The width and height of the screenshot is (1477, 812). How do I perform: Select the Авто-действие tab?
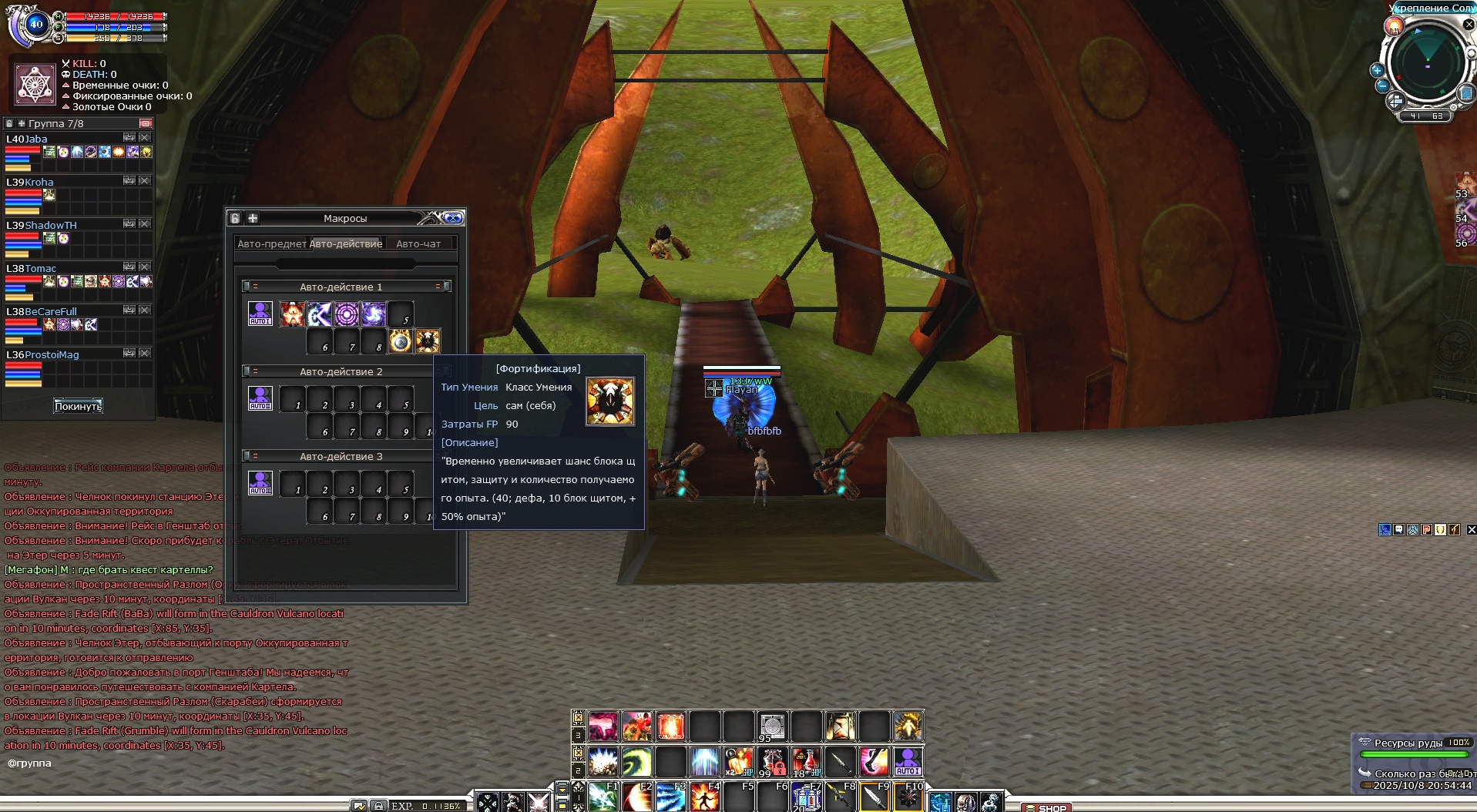tap(346, 243)
